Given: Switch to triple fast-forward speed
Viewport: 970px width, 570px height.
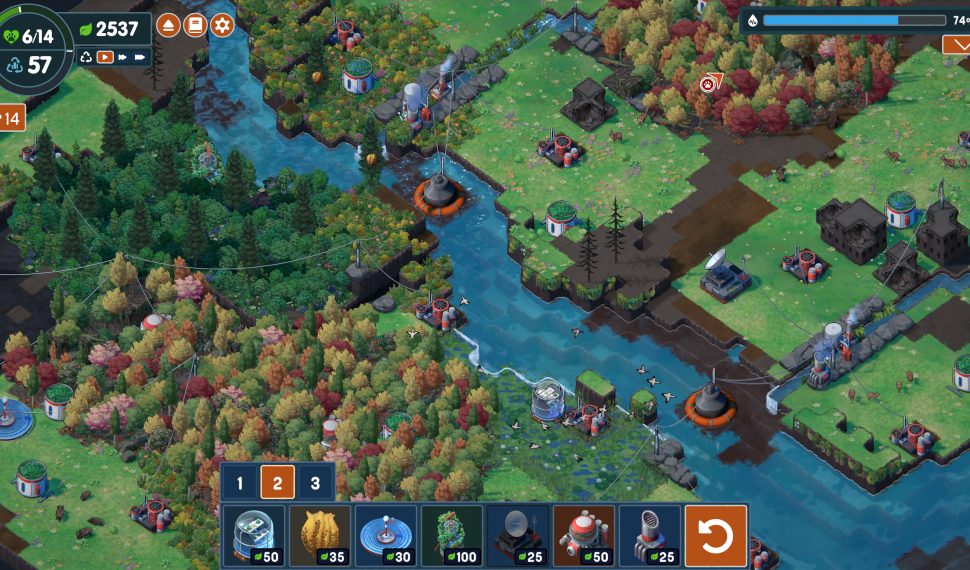Looking at the screenshot, I should pos(141,58).
